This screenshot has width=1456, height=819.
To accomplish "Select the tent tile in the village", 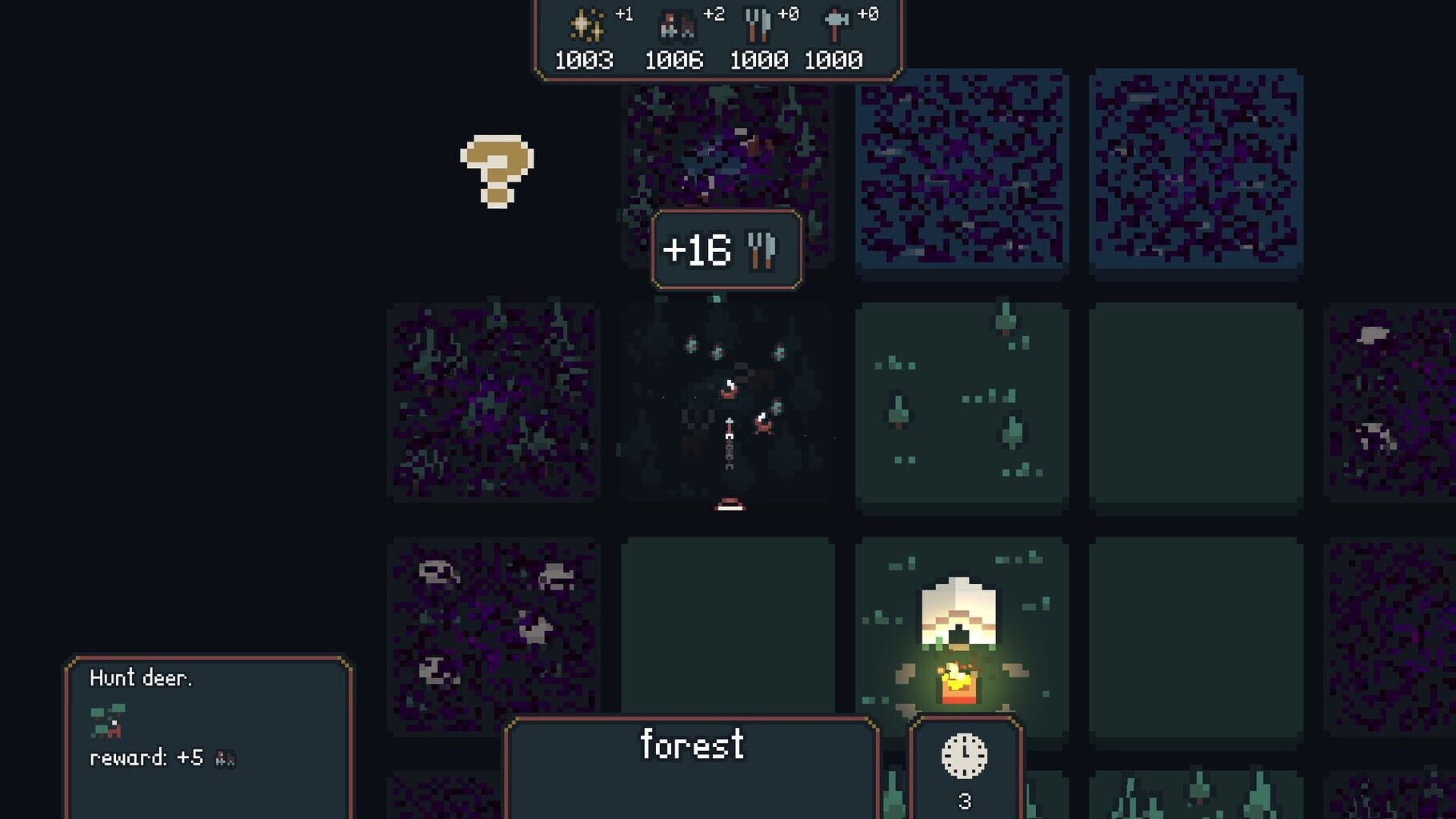I will (x=958, y=632).
